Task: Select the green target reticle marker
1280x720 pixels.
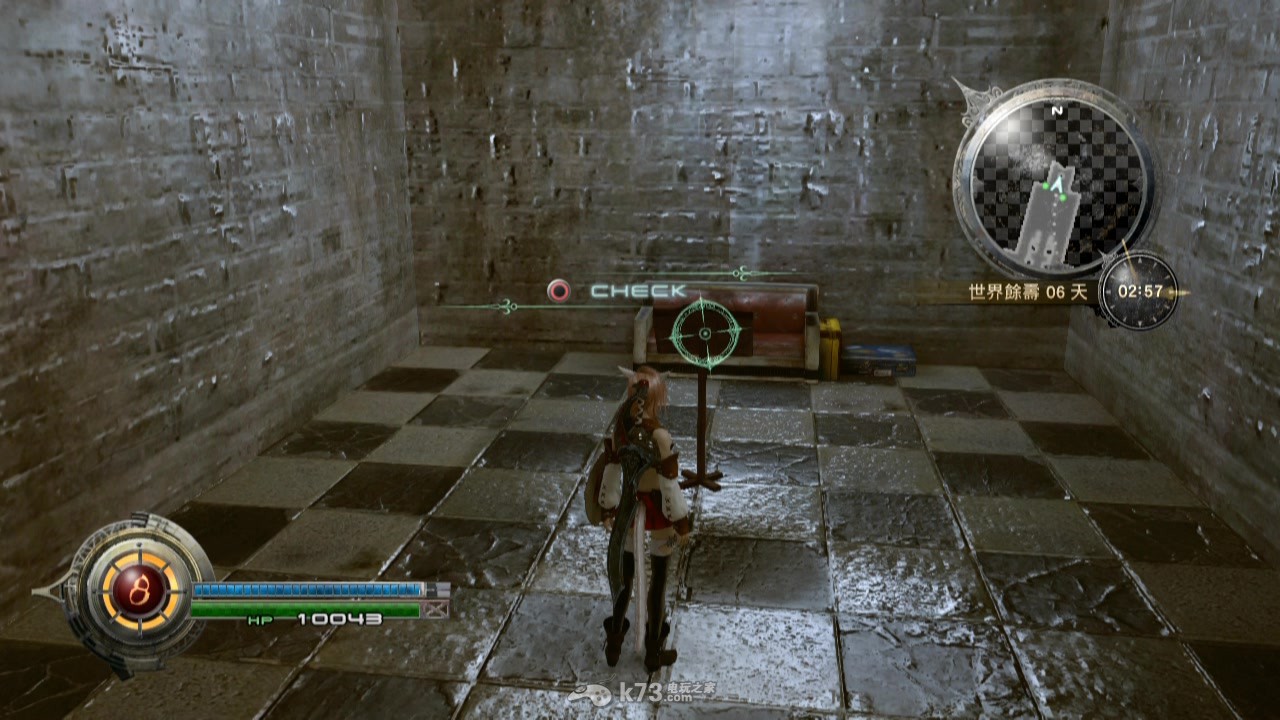Action: pyautogui.click(x=705, y=333)
